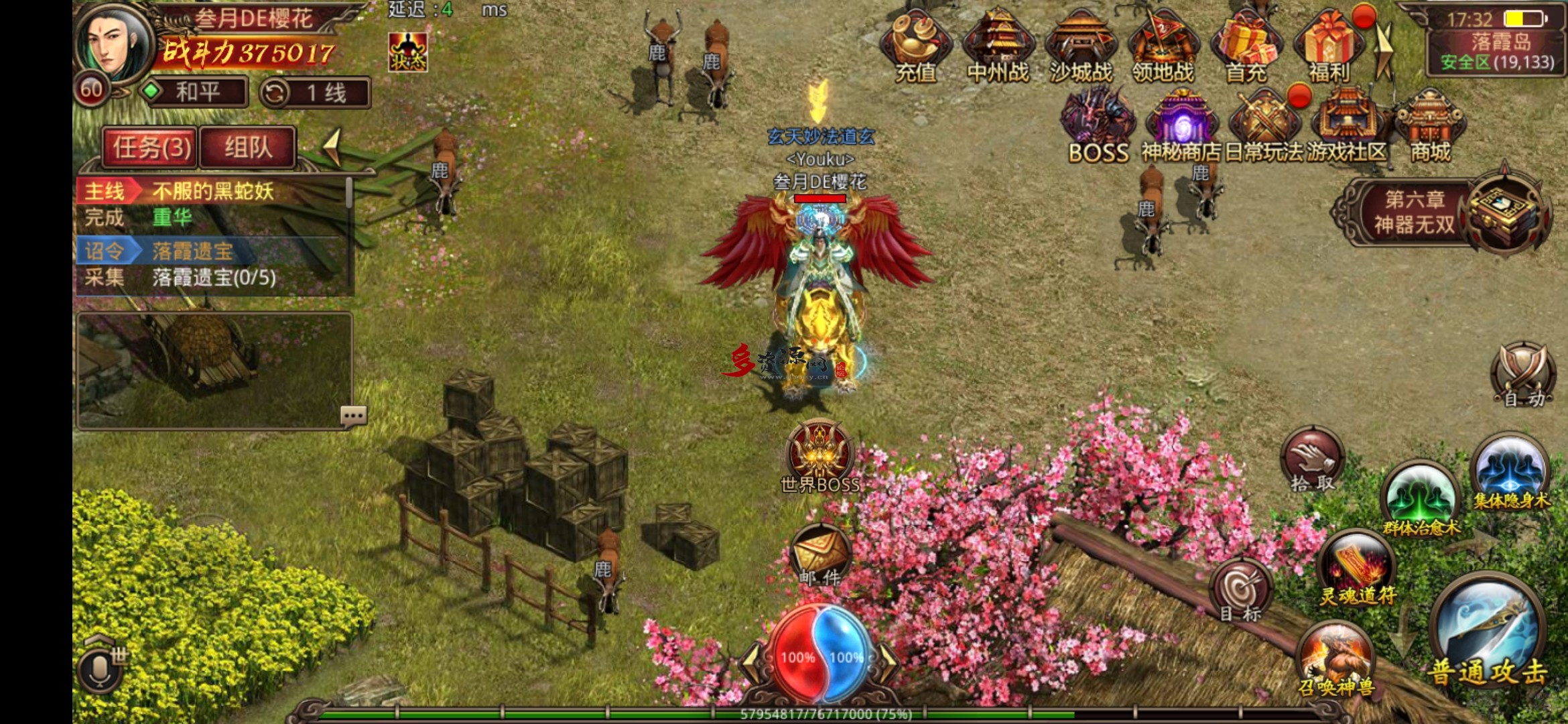Open the BOSS menu icon
Screen dimensions: 1568x724
click(x=1098, y=127)
